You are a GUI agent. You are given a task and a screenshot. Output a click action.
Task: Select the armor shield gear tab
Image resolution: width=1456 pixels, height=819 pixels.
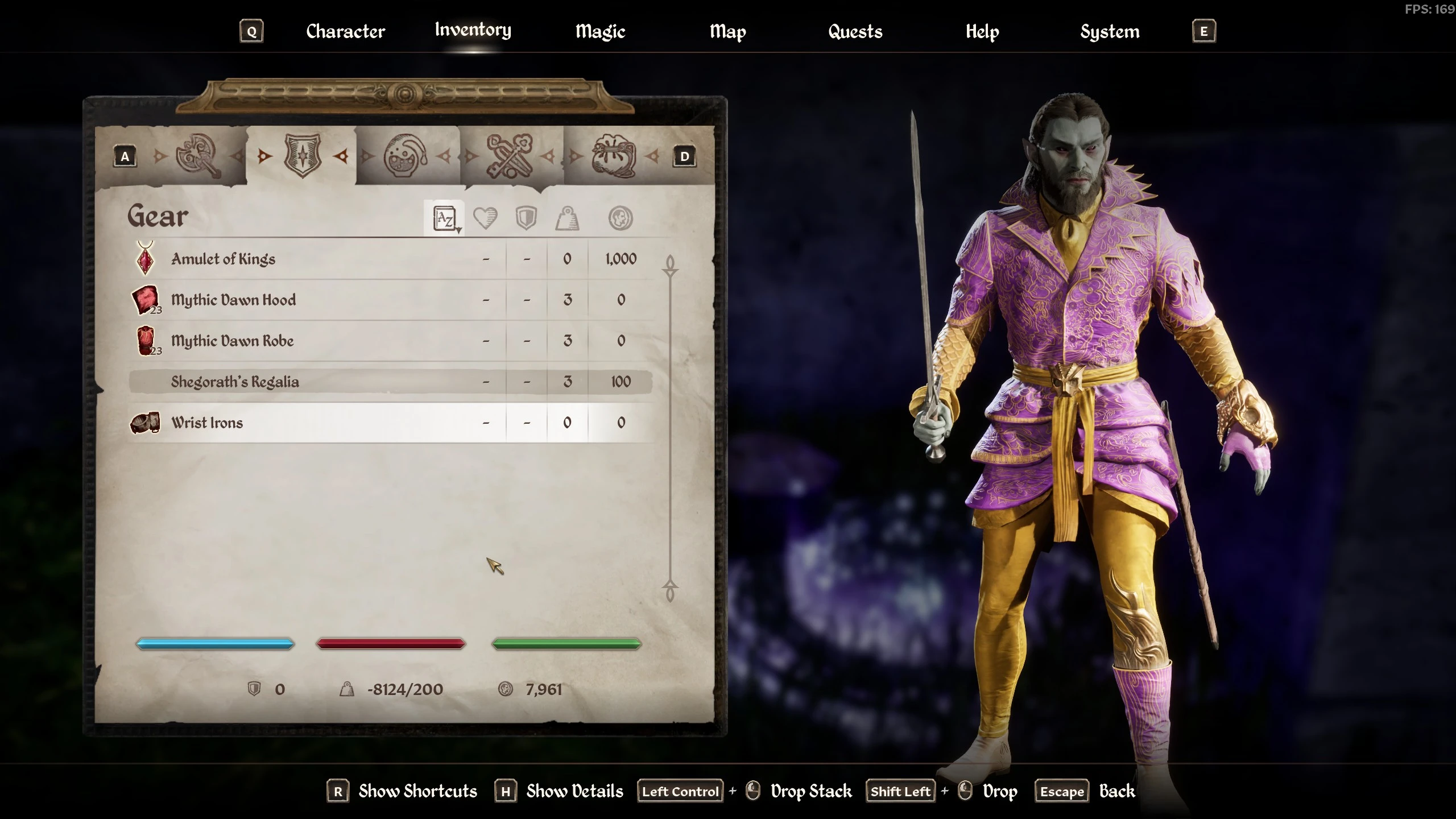pyautogui.click(x=303, y=155)
